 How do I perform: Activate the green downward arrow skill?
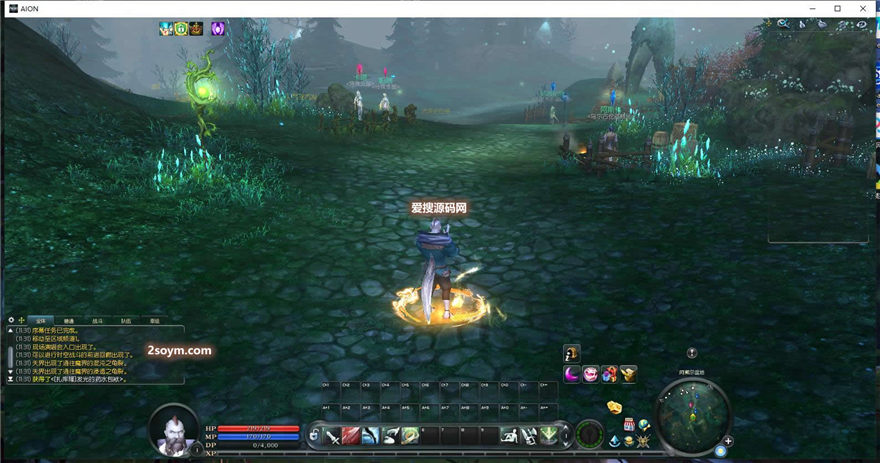pos(548,435)
